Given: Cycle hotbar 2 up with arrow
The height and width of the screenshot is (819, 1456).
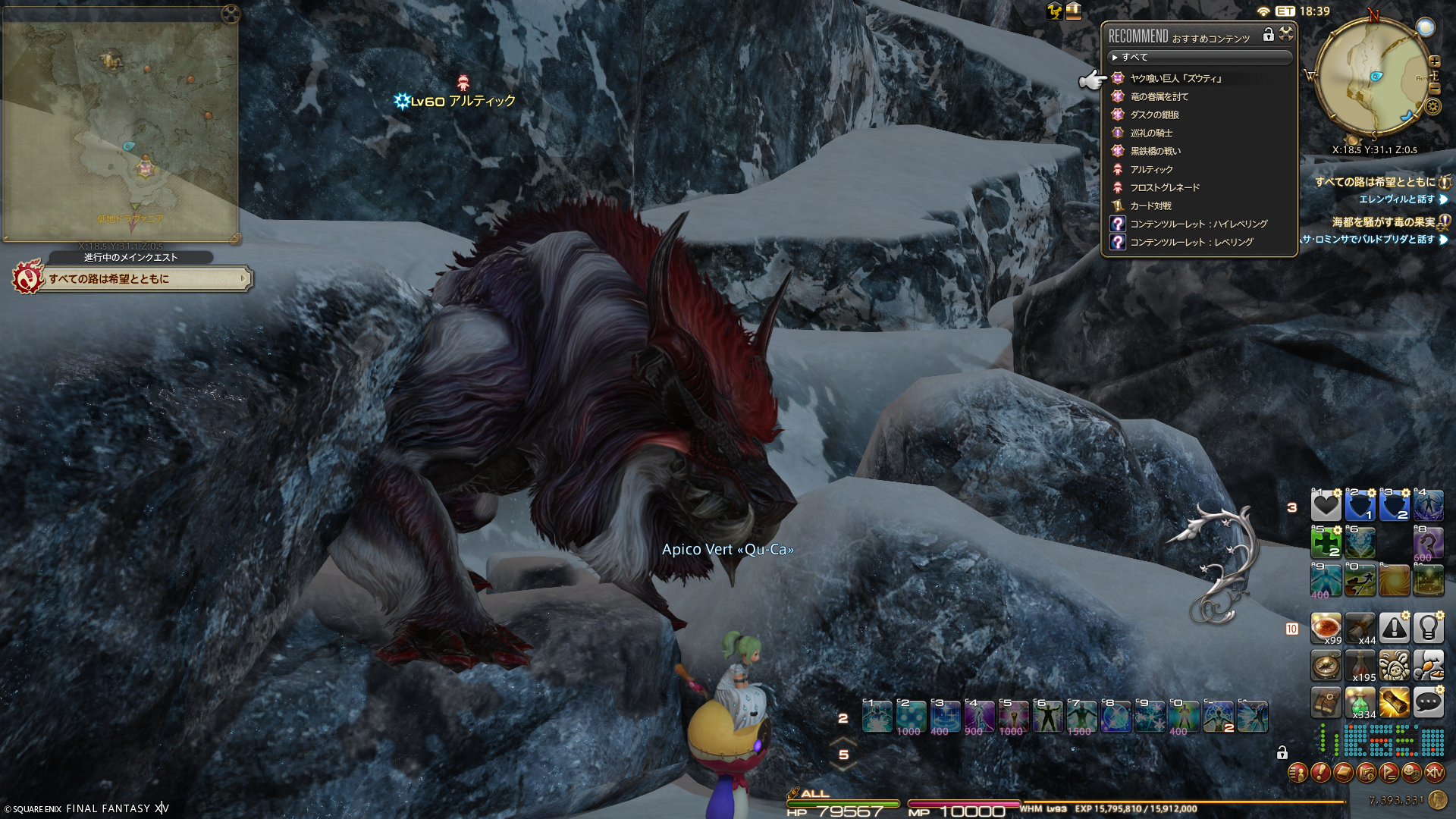Looking at the screenshot, I should 843,741.
